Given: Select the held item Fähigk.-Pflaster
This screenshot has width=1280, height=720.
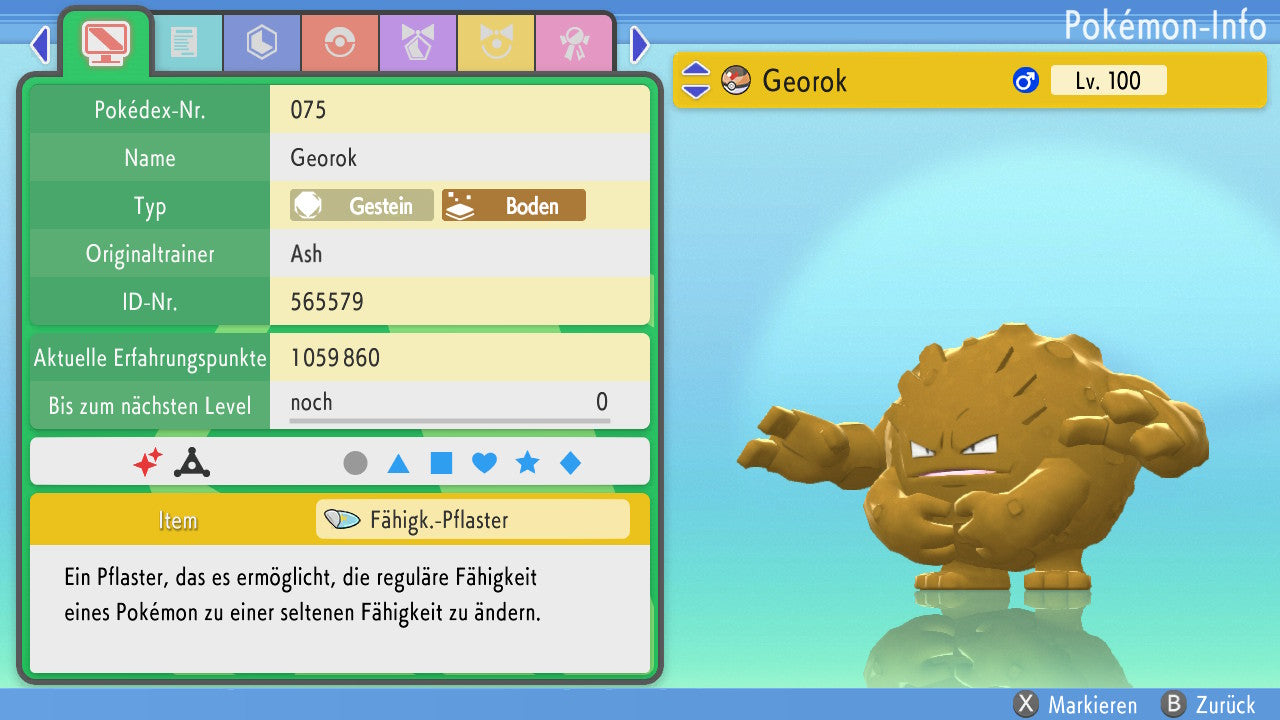Looking at the screenshot, I should click(x=472, y=520).
